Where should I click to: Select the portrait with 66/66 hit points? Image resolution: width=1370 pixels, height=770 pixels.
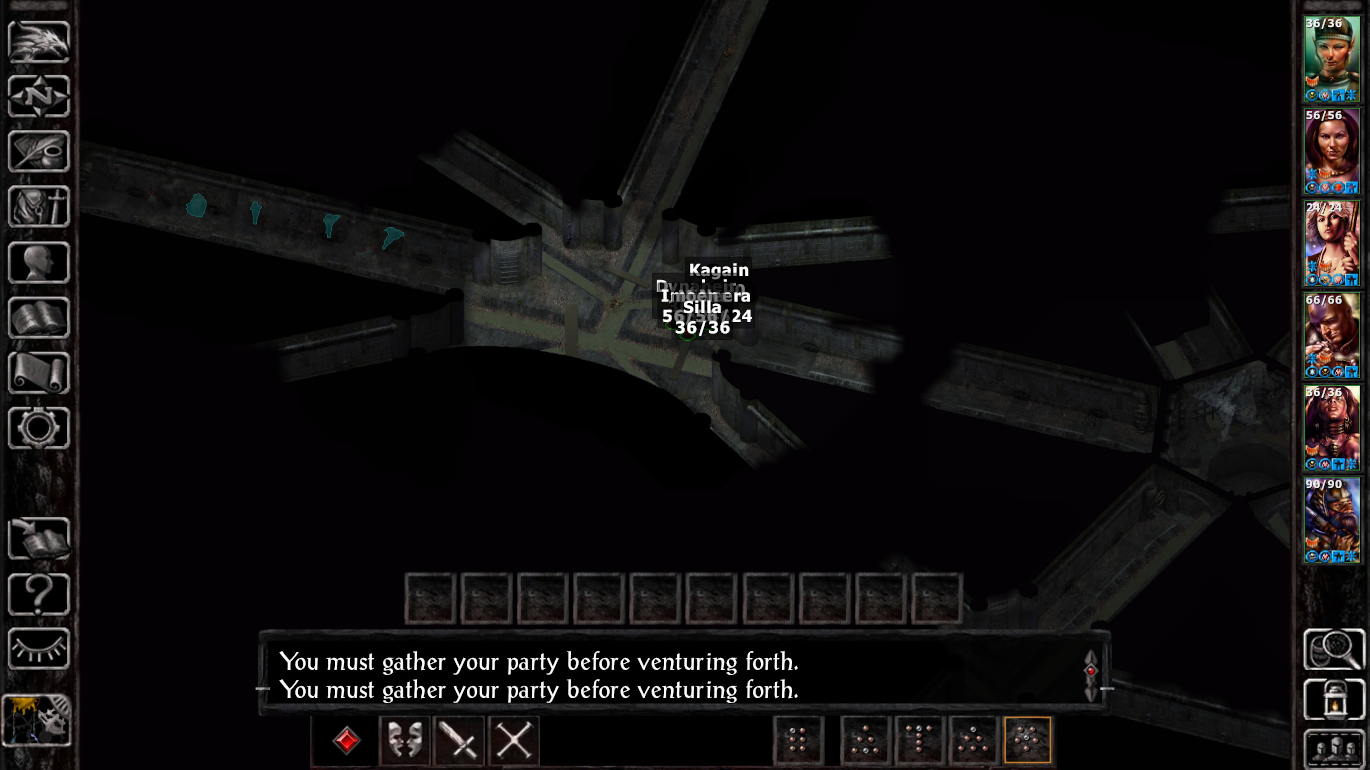click(x=1331, y=335)
